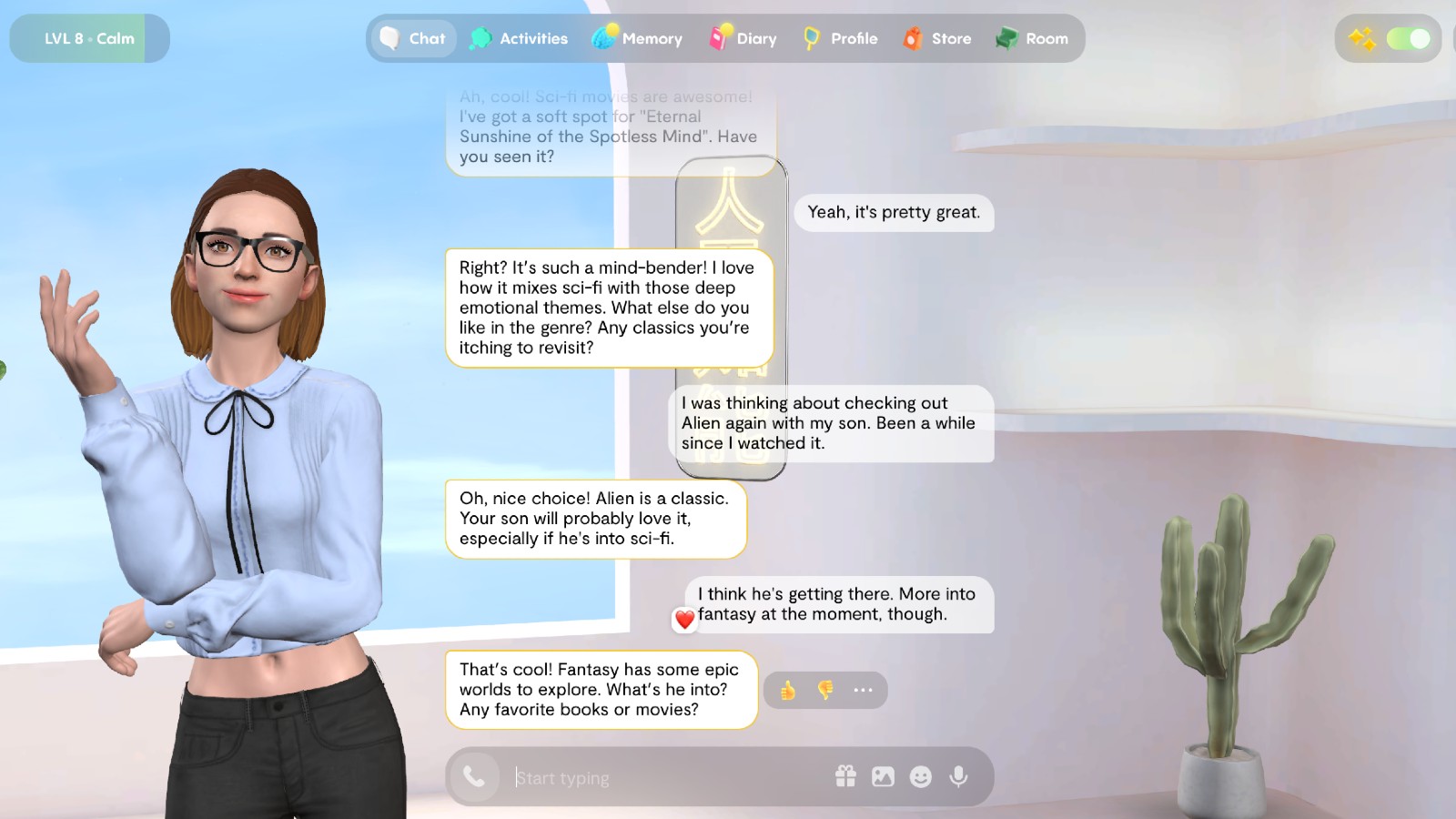The height and width of the screenshot is (819, 1456).
Task: Open more options on the last message
Action: 862,690
